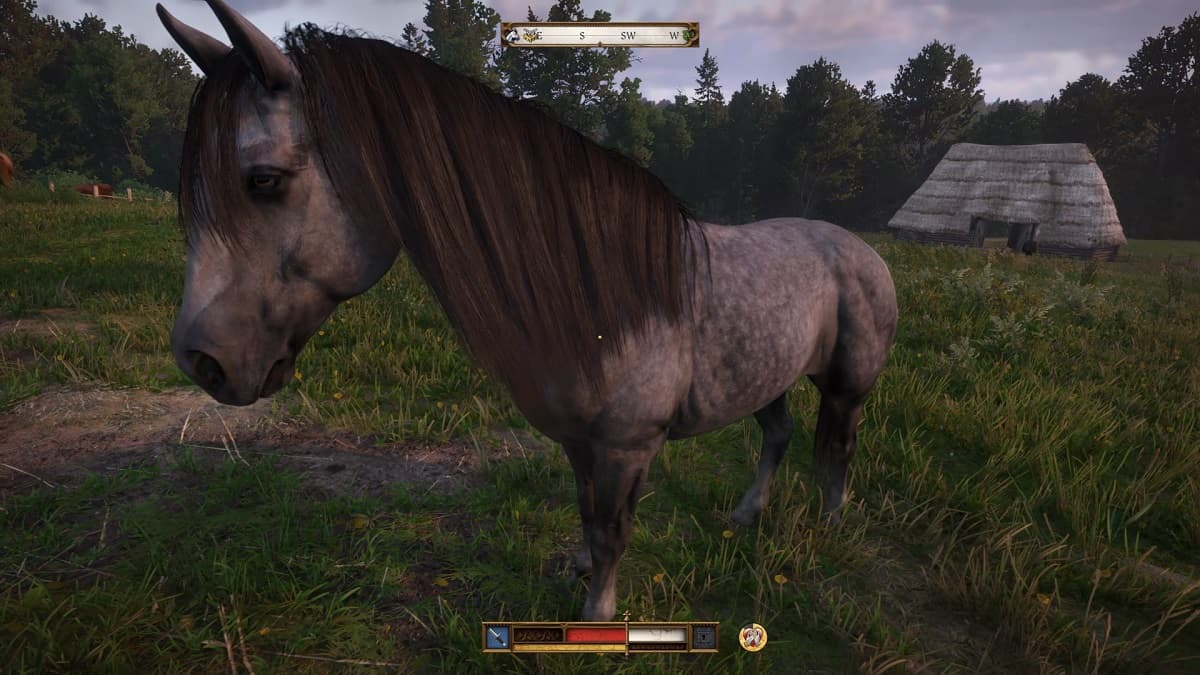Select the green marker on the compass
Viewport: 1200px width, 675px height.
689,36
